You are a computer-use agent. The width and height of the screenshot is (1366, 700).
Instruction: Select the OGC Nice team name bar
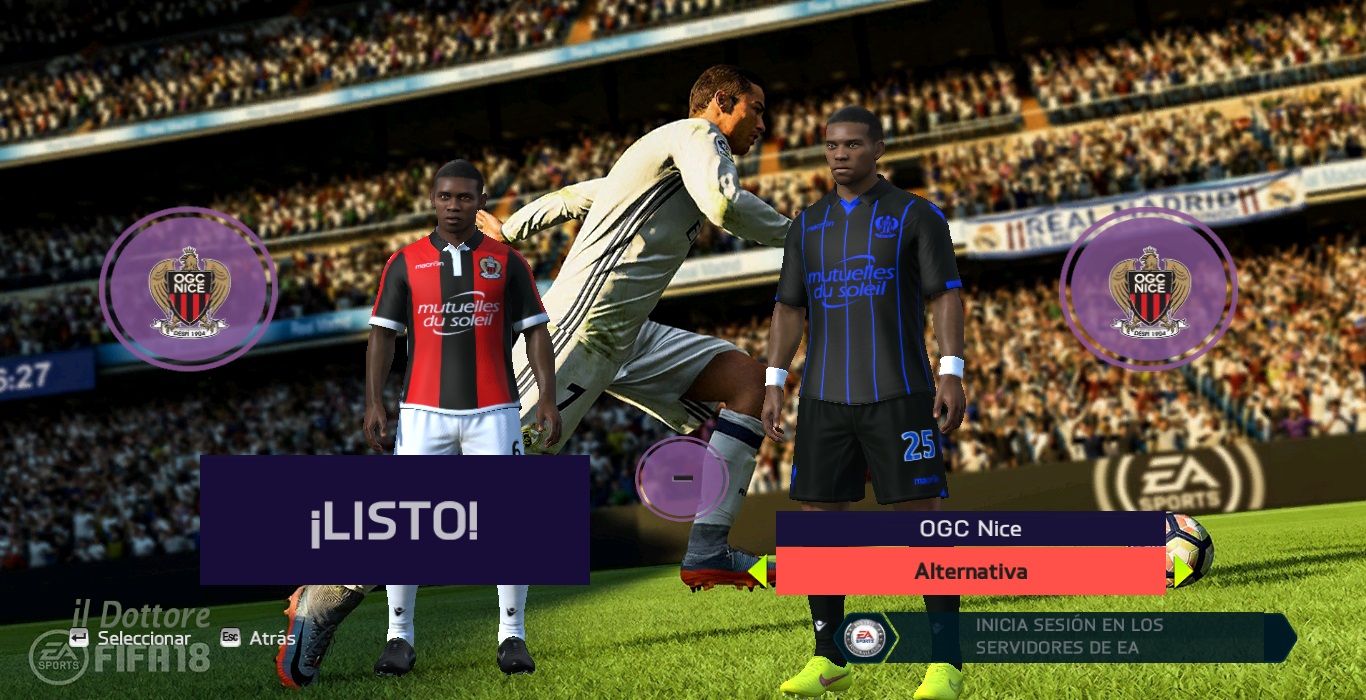pos(970,528)
